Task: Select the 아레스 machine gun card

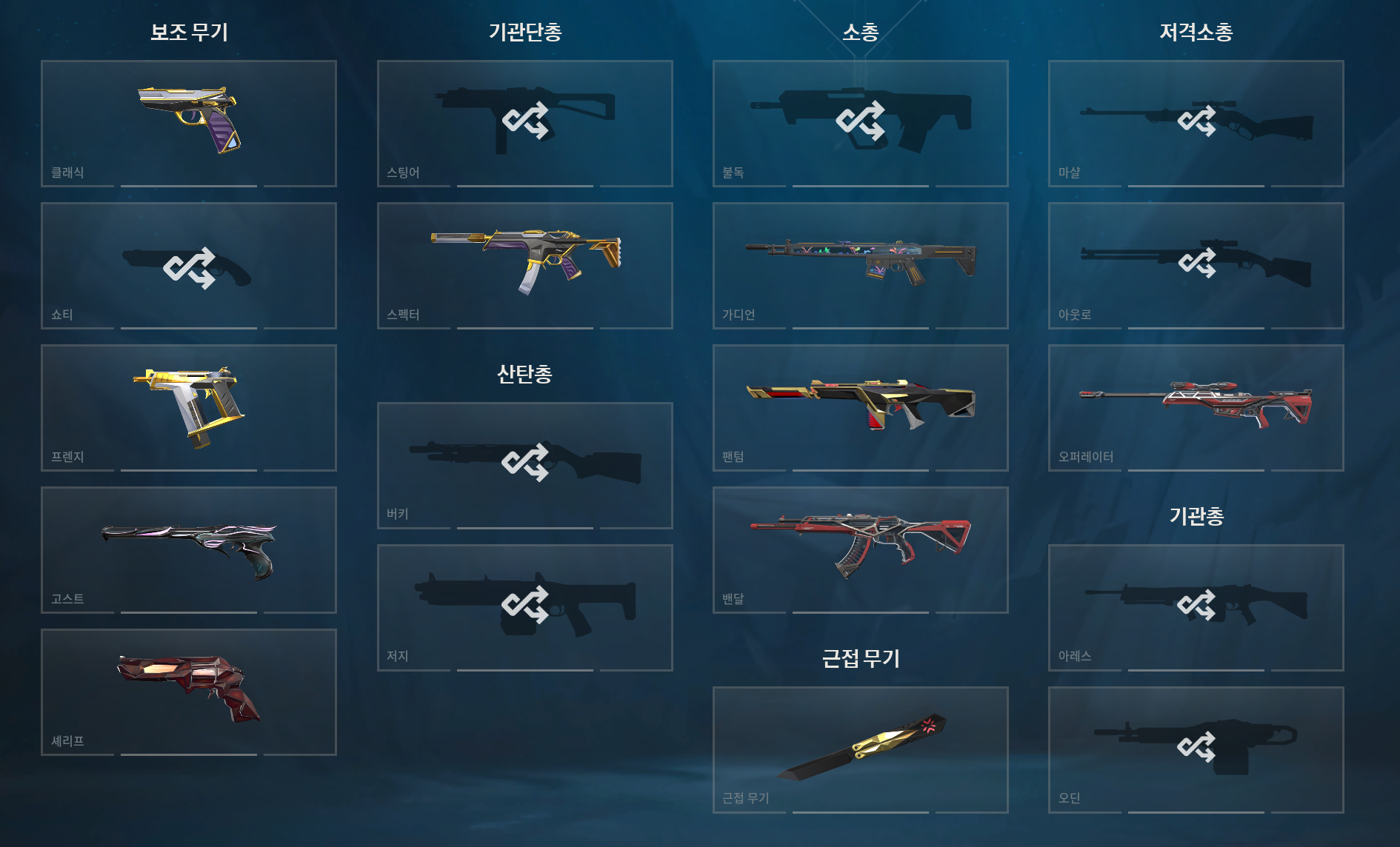Action: [1196, 607]
